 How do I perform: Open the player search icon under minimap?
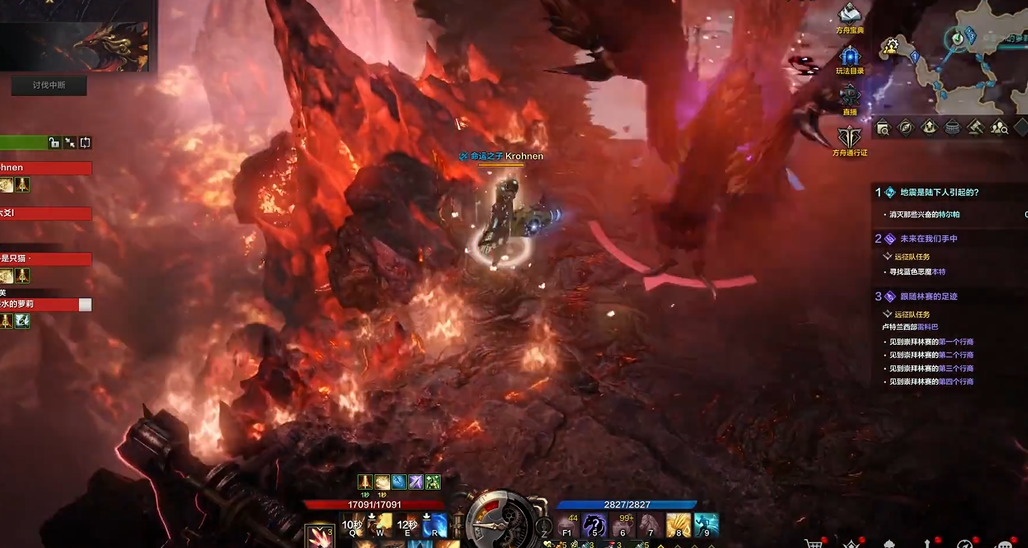point(998,127)
